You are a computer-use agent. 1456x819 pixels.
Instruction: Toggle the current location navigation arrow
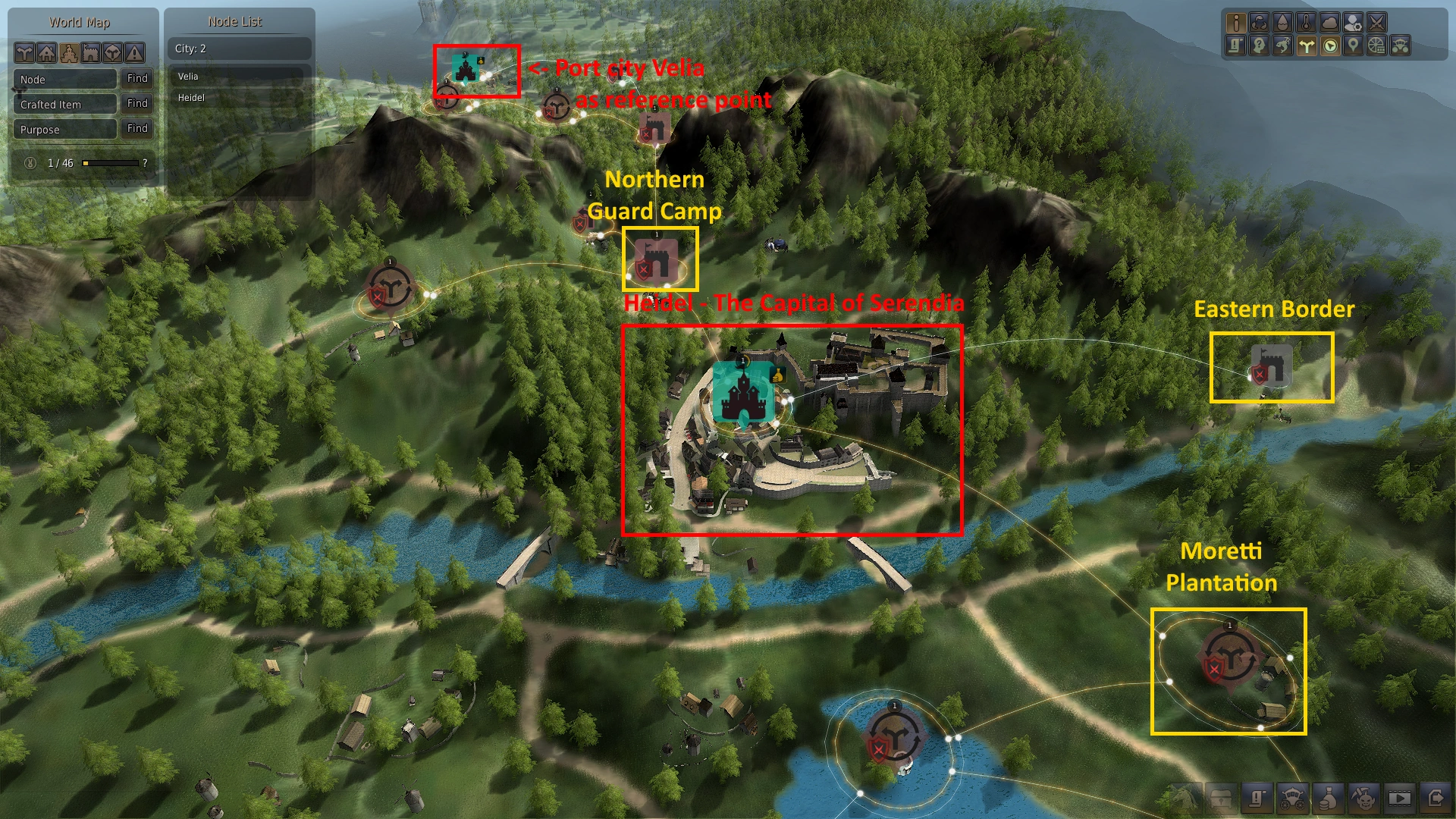[x=1329, y=47]
